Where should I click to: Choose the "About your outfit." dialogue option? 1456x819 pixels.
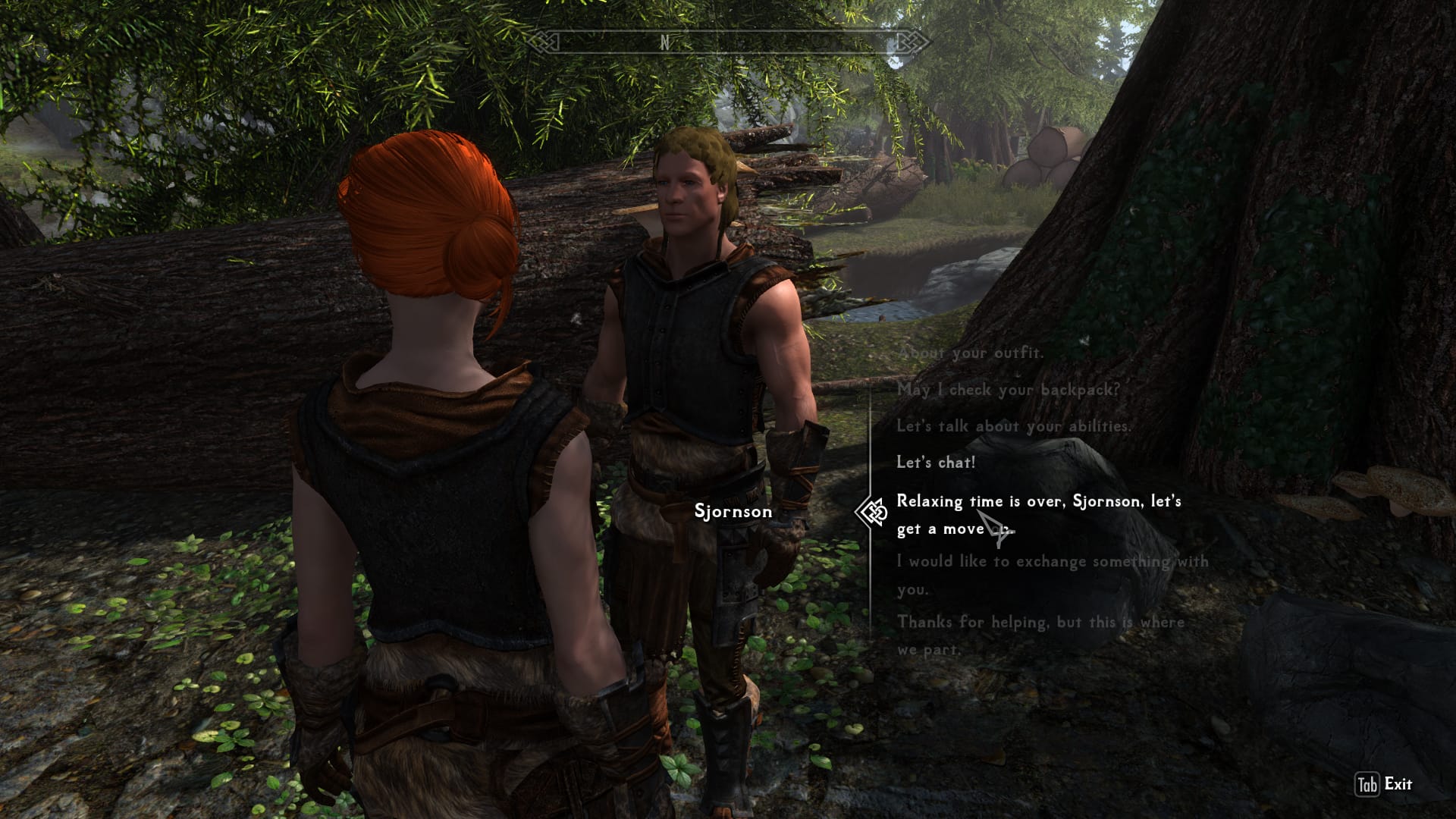(x=970, y=353)
